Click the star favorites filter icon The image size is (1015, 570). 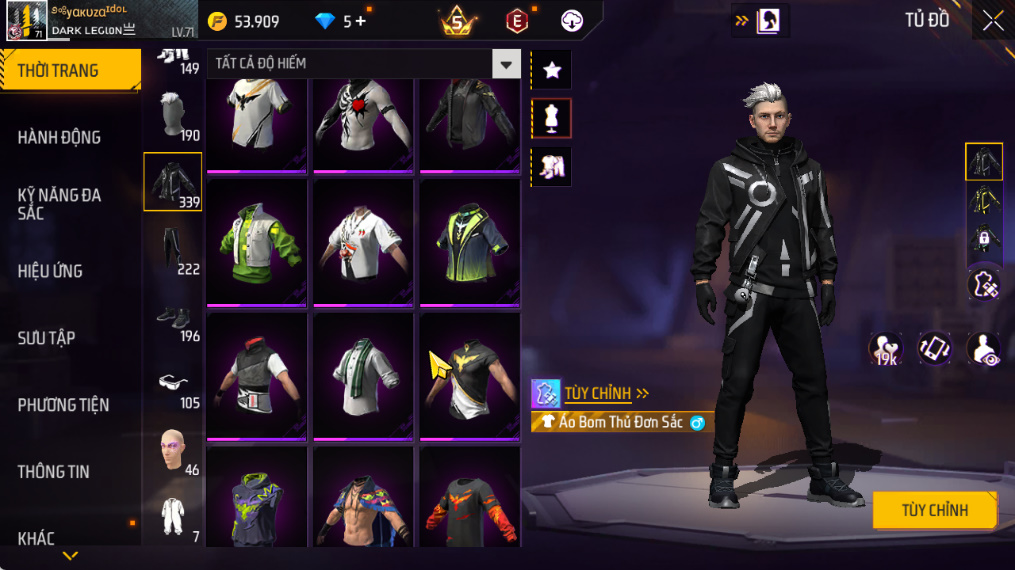tap(551, 70)
